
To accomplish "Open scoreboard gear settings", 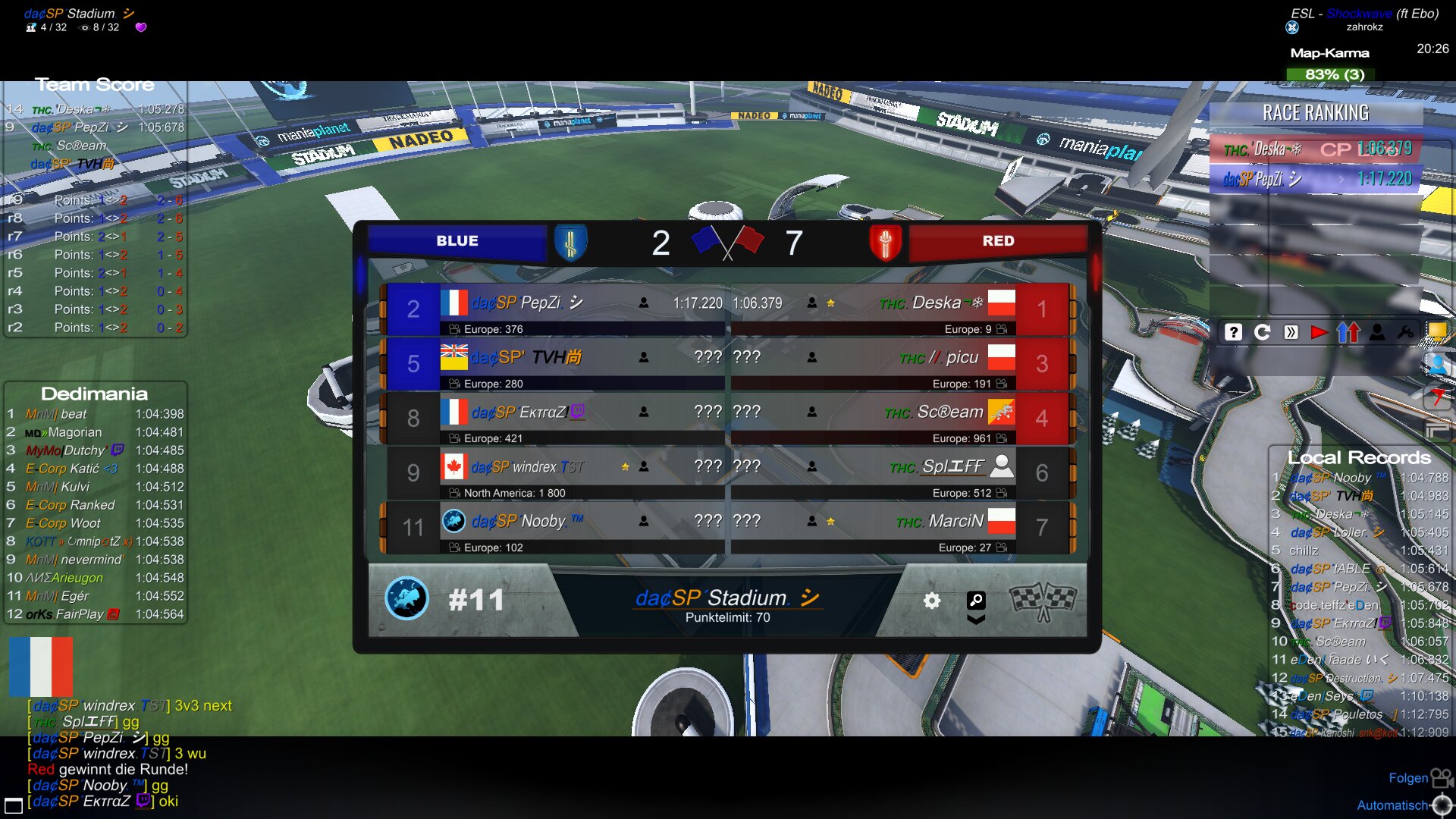I will (x=932, y=601).
